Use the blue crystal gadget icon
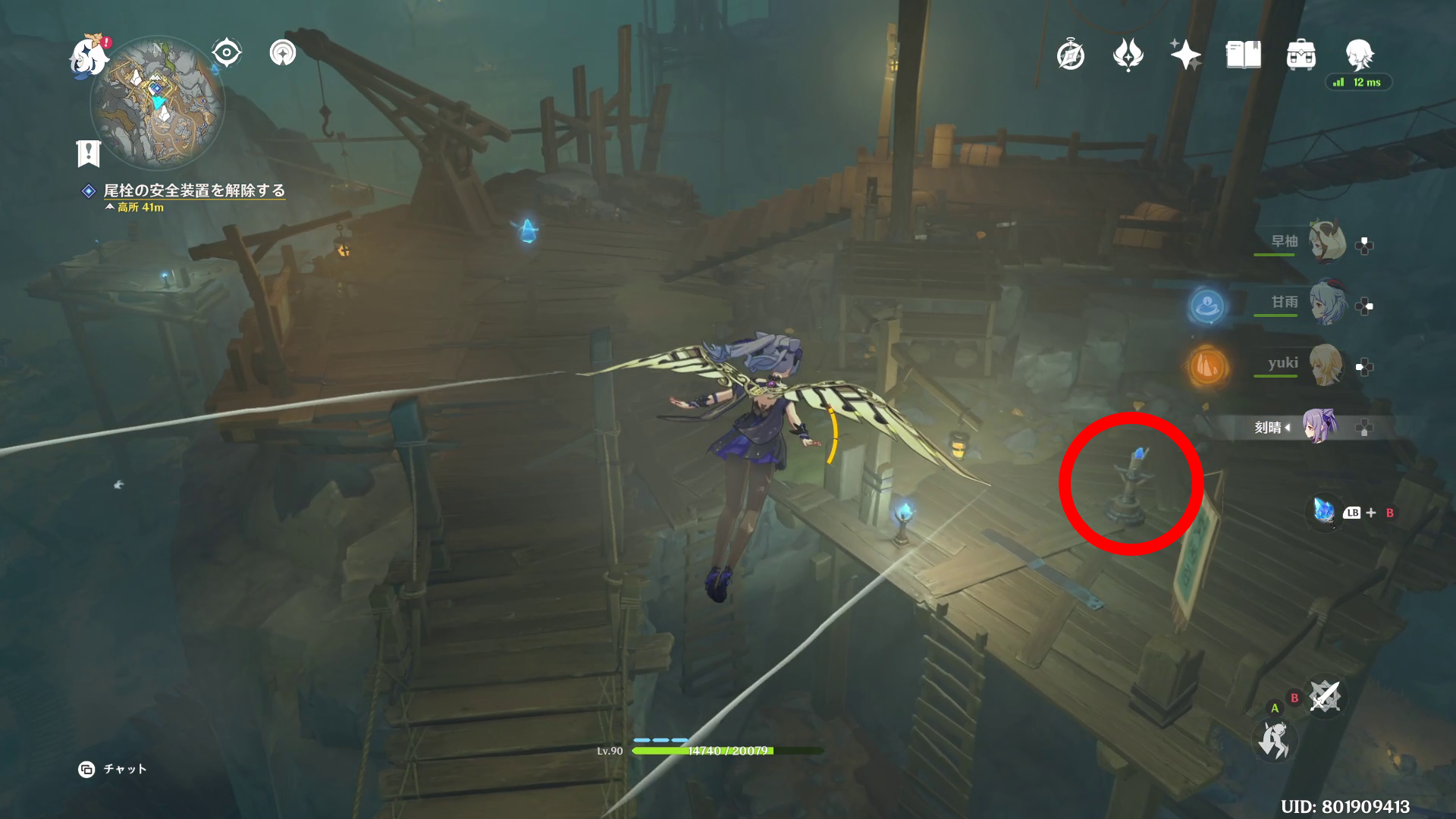 pyautogui.click(x=1324, y=512)
